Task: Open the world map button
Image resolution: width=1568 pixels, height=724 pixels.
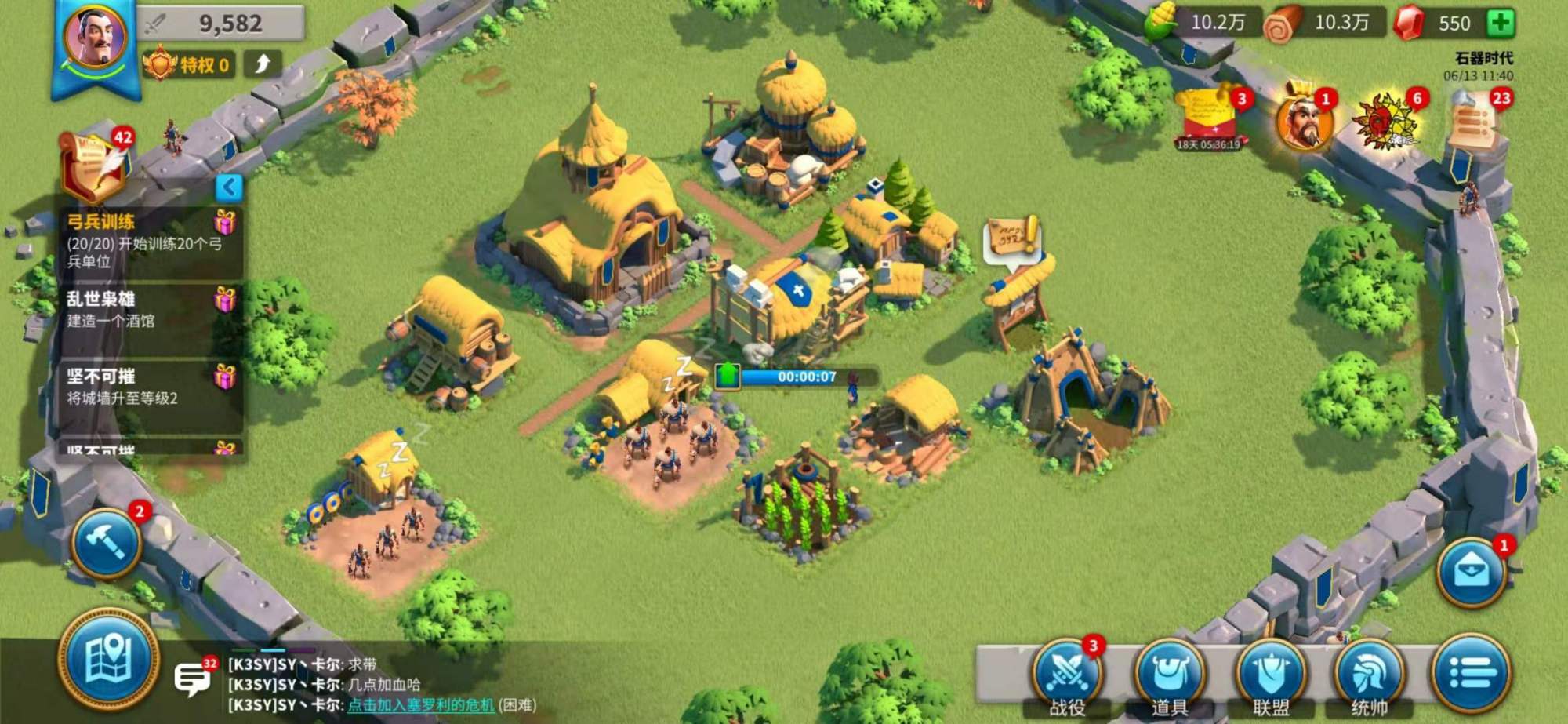Action: (109, 660)
